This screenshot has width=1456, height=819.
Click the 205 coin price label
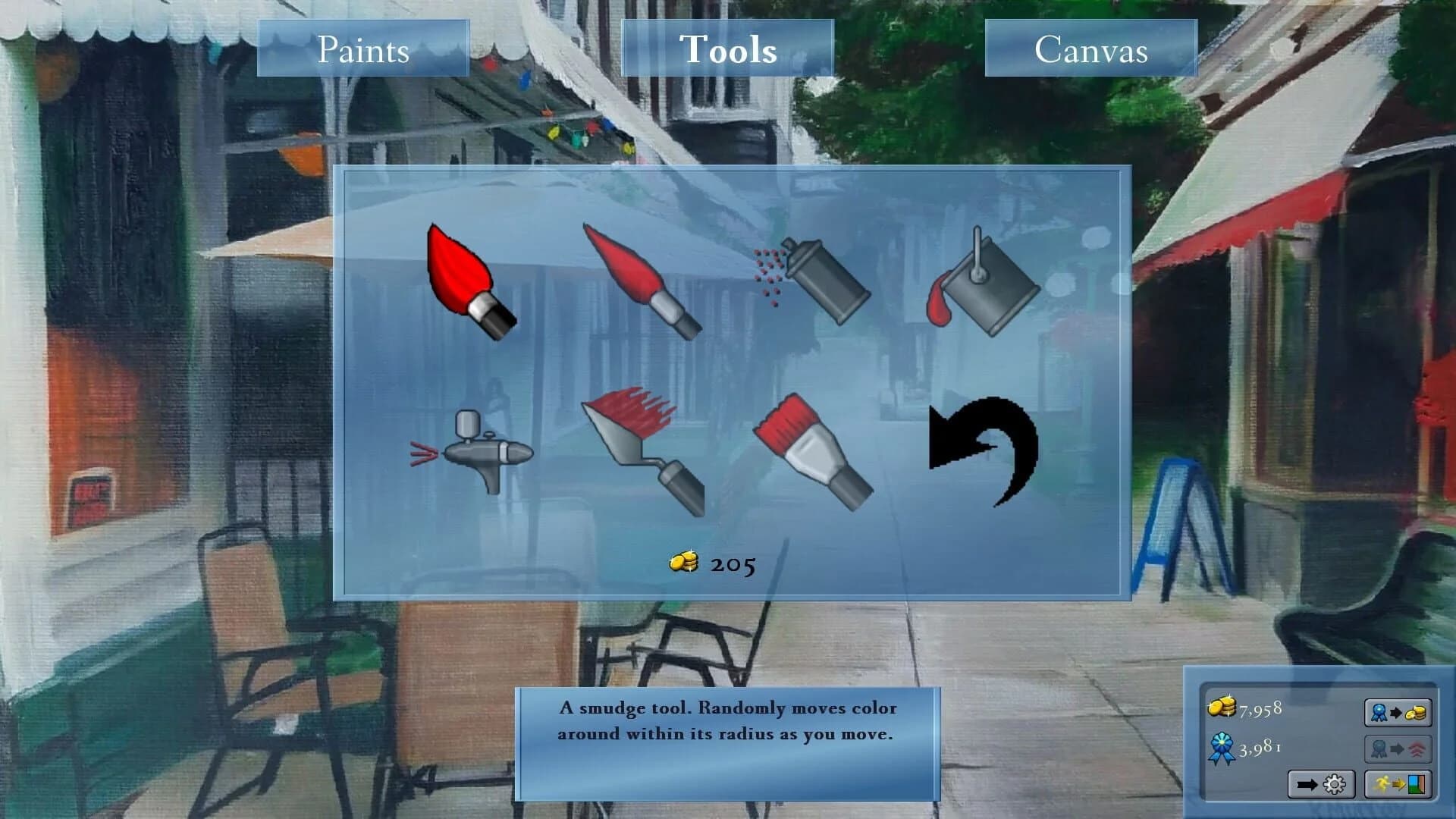713,563
